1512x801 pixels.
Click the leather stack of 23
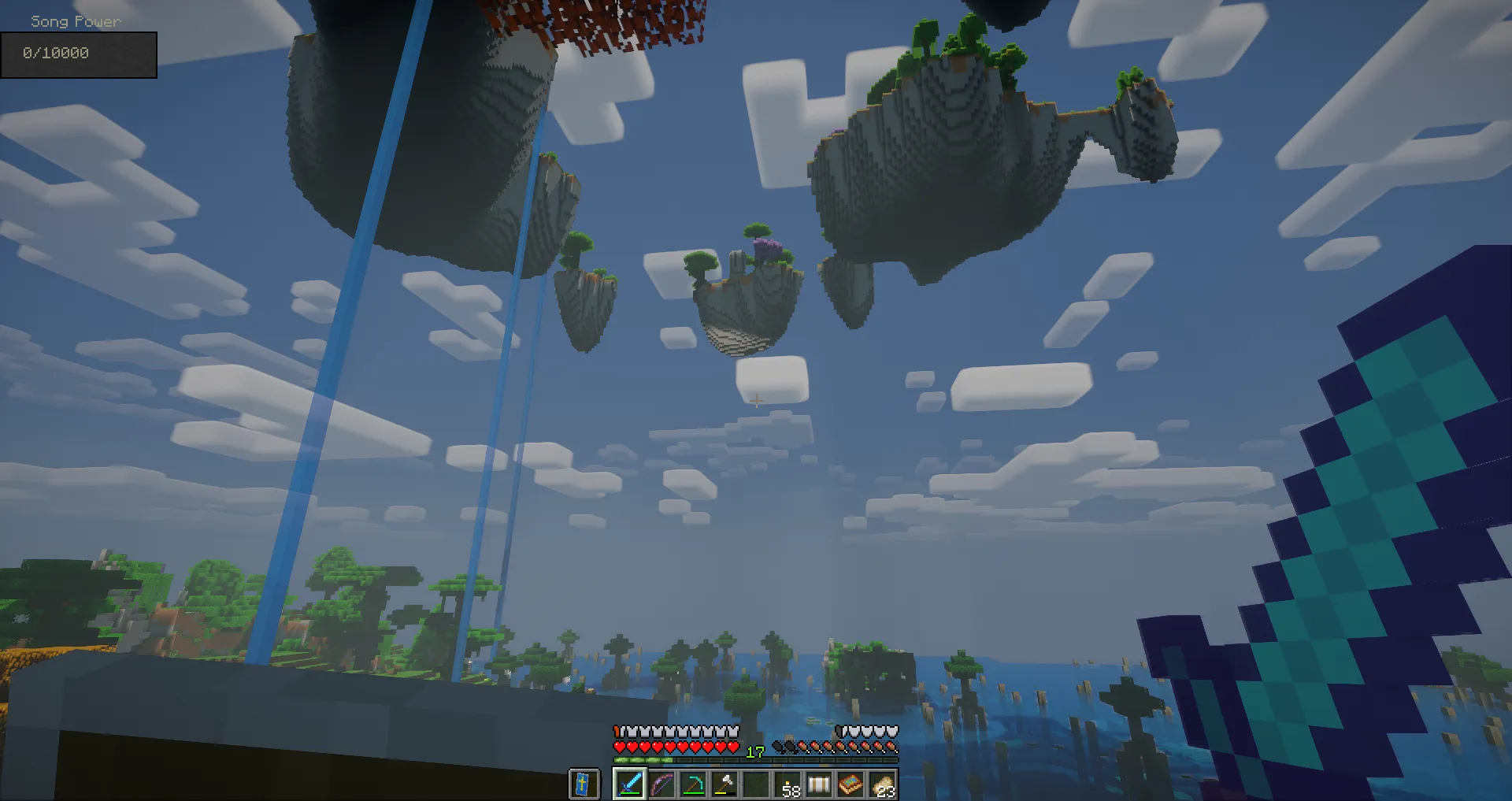click(x=884, y=784)
